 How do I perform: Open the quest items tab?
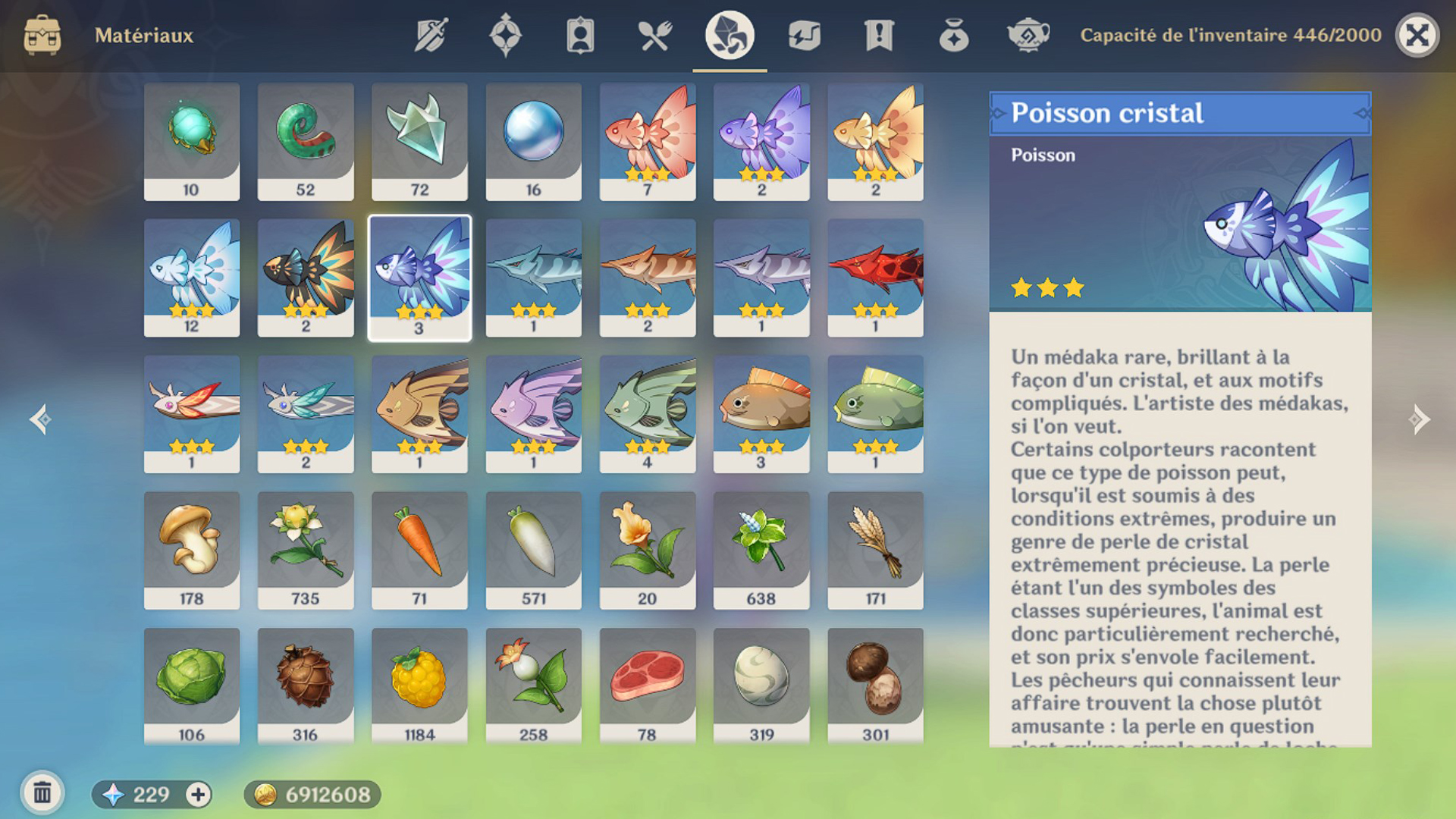(x=879, y=36)
